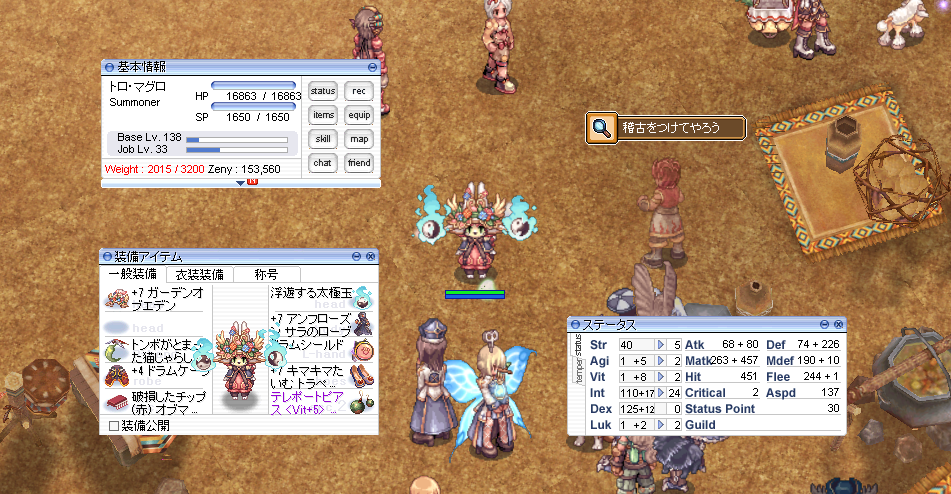Open the friend list

(359, 163)
